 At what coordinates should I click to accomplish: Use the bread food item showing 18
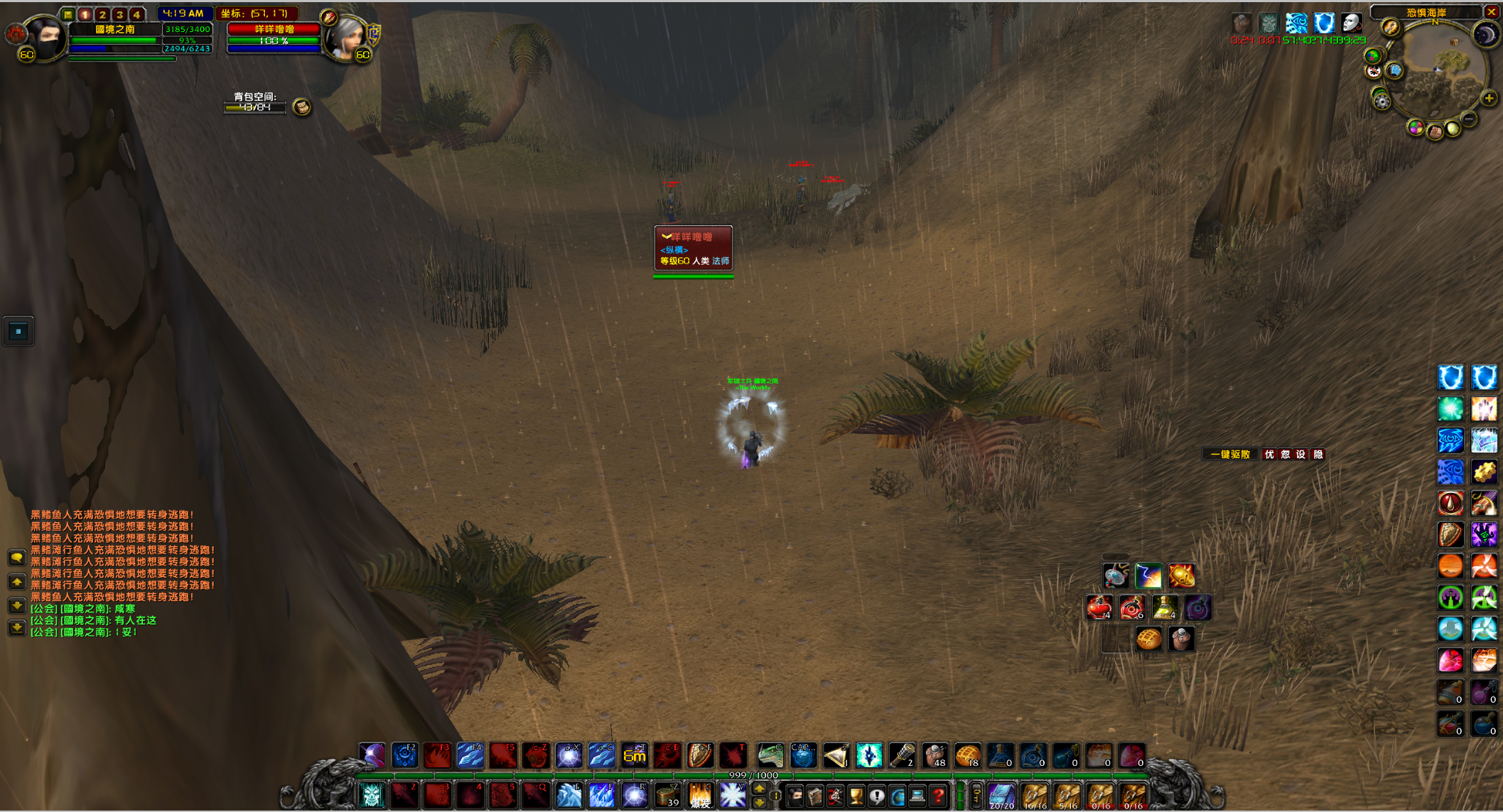(967, 756)
